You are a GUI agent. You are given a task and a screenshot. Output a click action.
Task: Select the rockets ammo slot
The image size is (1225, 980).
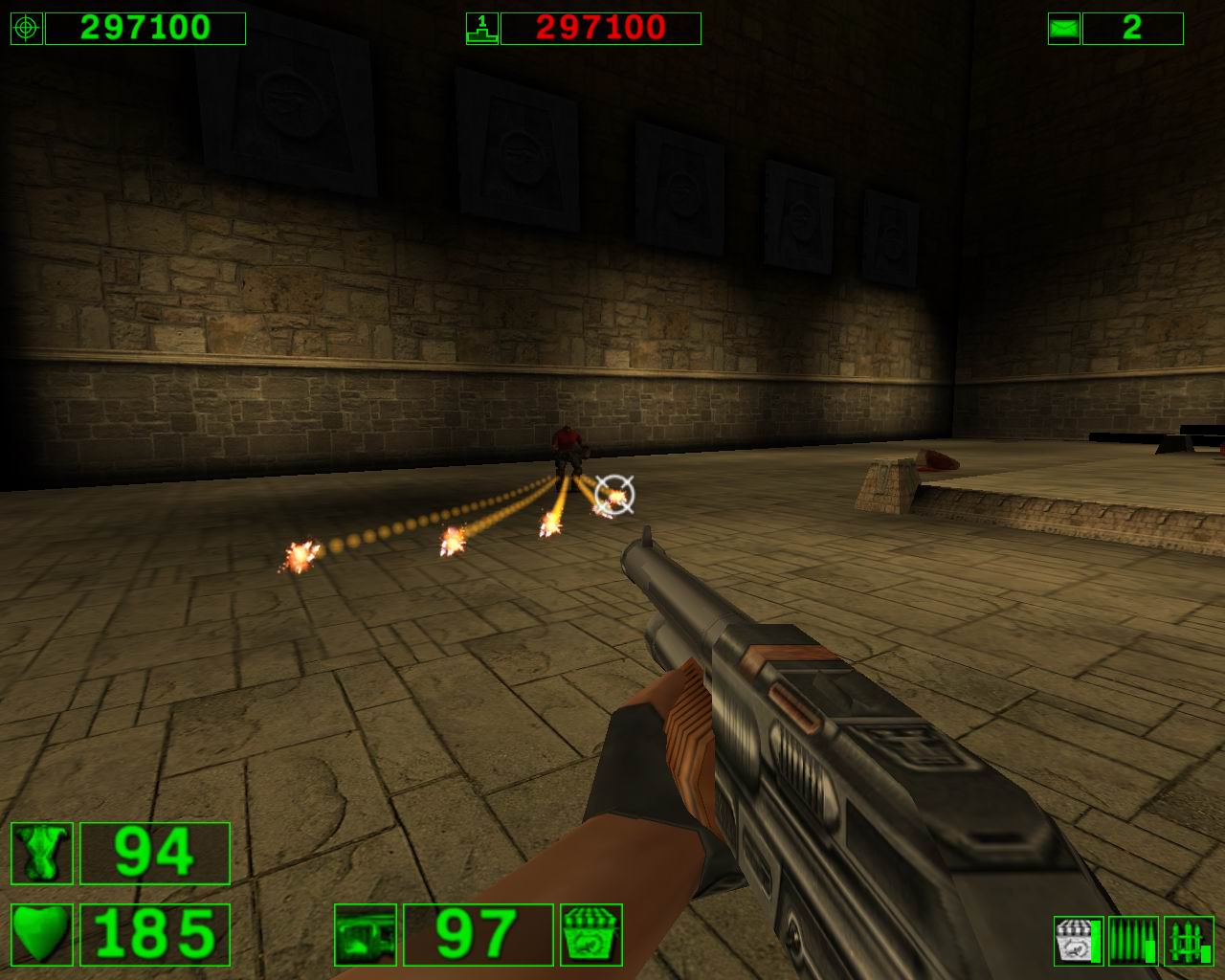click(x=1188, y=941)
